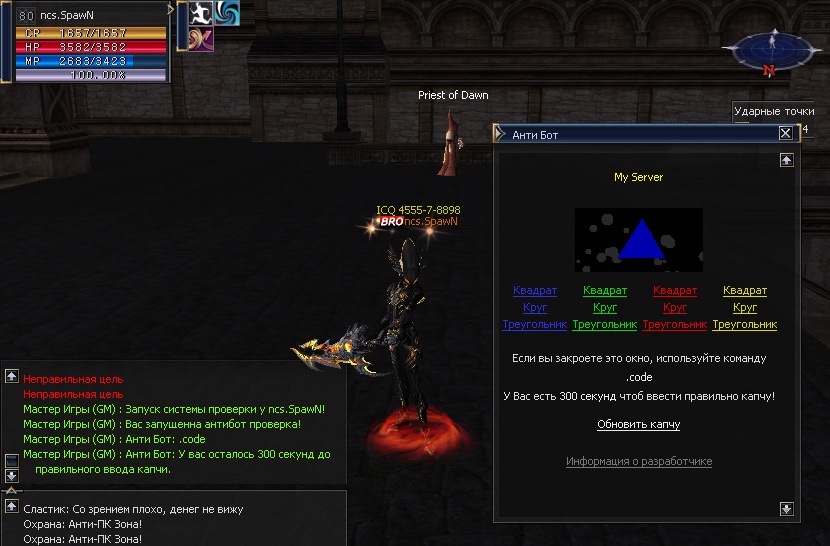Click the compass radar

coord(768,52)
